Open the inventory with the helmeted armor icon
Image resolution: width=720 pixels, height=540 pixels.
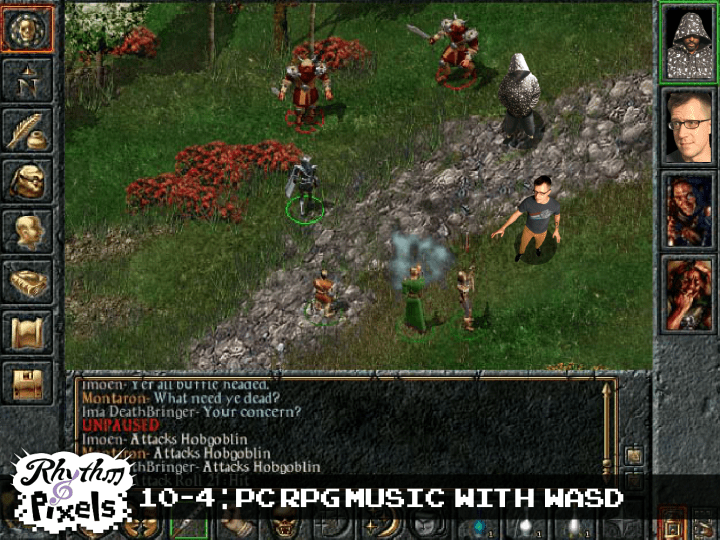click(x=27, y=181)
